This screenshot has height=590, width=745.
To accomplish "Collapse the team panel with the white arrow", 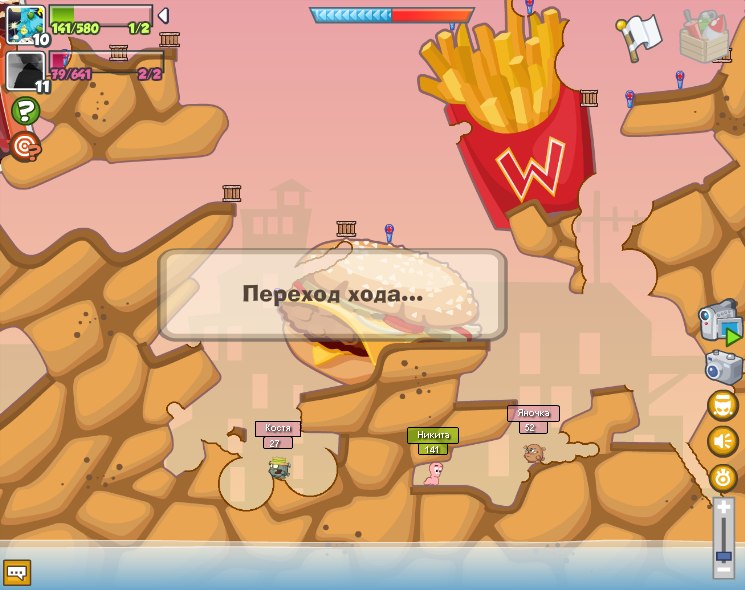I will tap(163, 15).
